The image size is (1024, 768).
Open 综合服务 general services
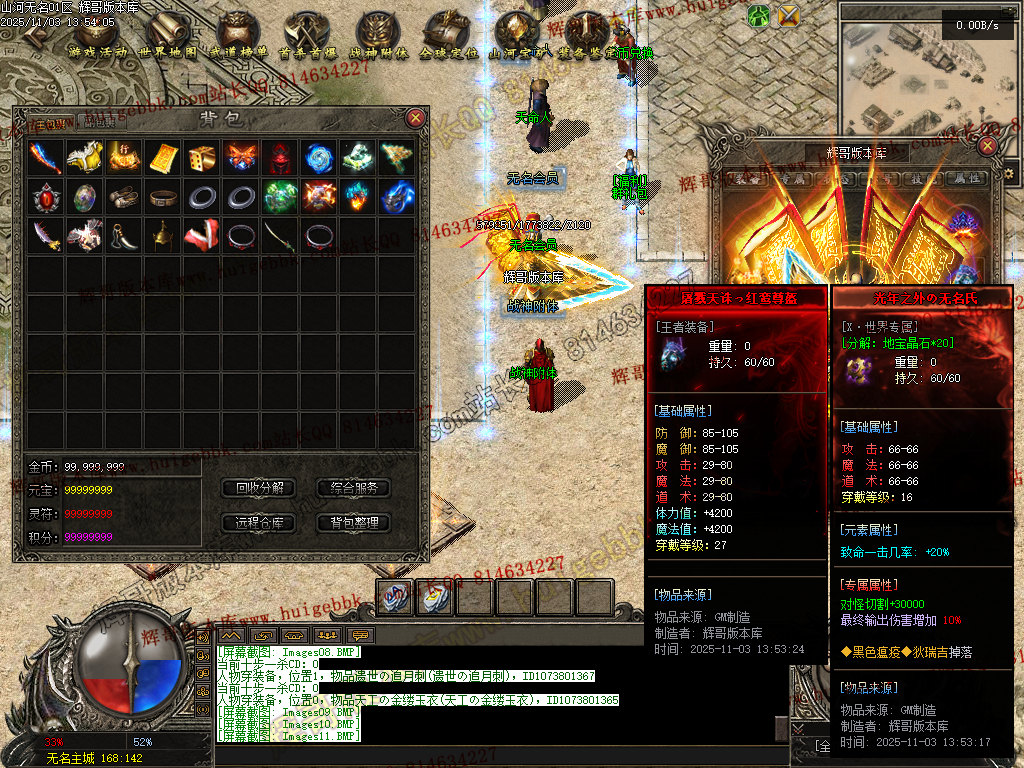click(353, 488)
